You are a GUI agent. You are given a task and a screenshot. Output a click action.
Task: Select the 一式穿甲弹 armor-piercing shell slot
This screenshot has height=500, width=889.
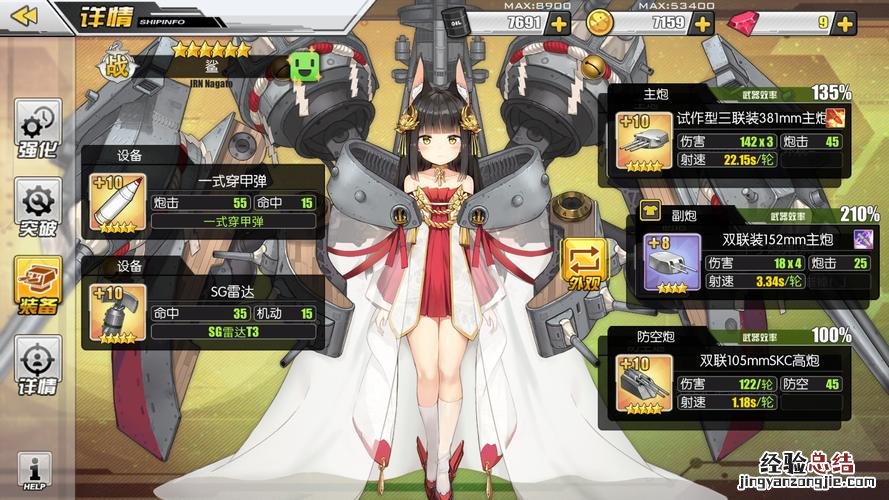[118, 203]
